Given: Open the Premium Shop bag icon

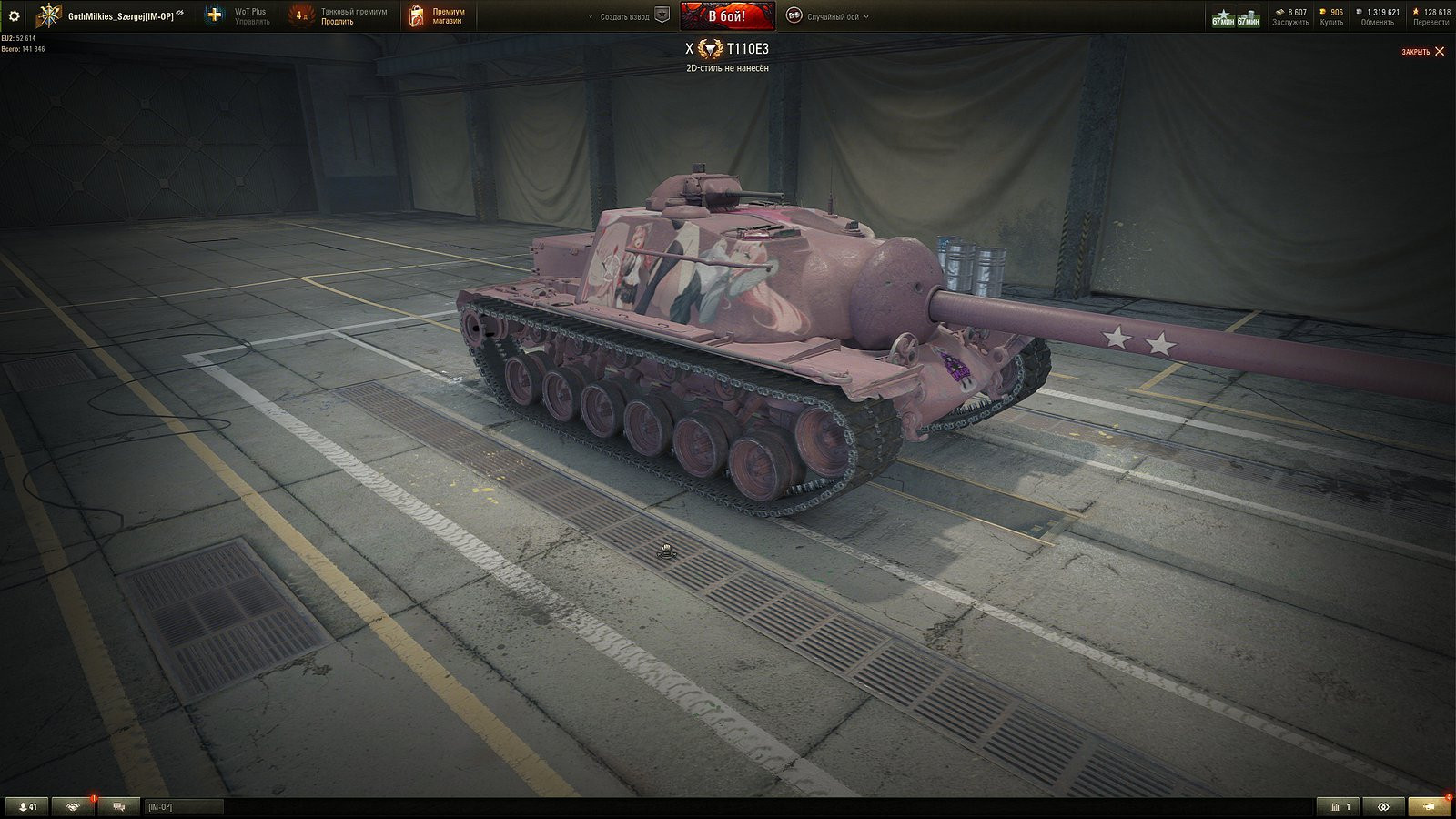Looking at the screenshot, I should point(417,15).
